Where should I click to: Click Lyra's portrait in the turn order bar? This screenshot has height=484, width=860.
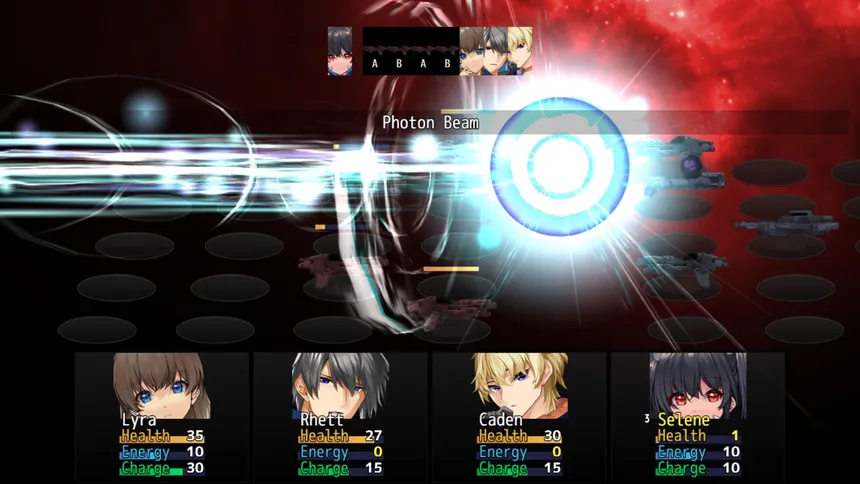click(x=472, y=51)
